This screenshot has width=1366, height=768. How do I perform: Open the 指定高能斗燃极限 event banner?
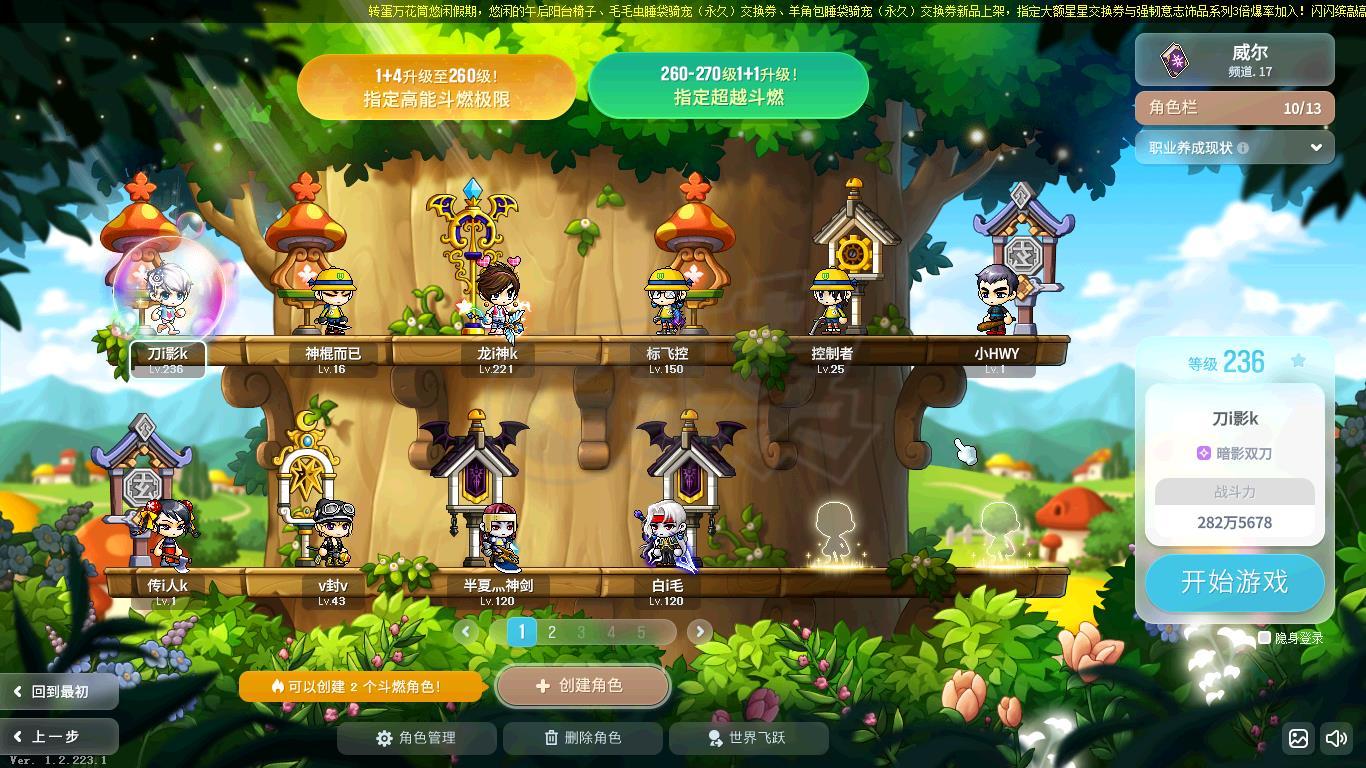click(436, 87)
